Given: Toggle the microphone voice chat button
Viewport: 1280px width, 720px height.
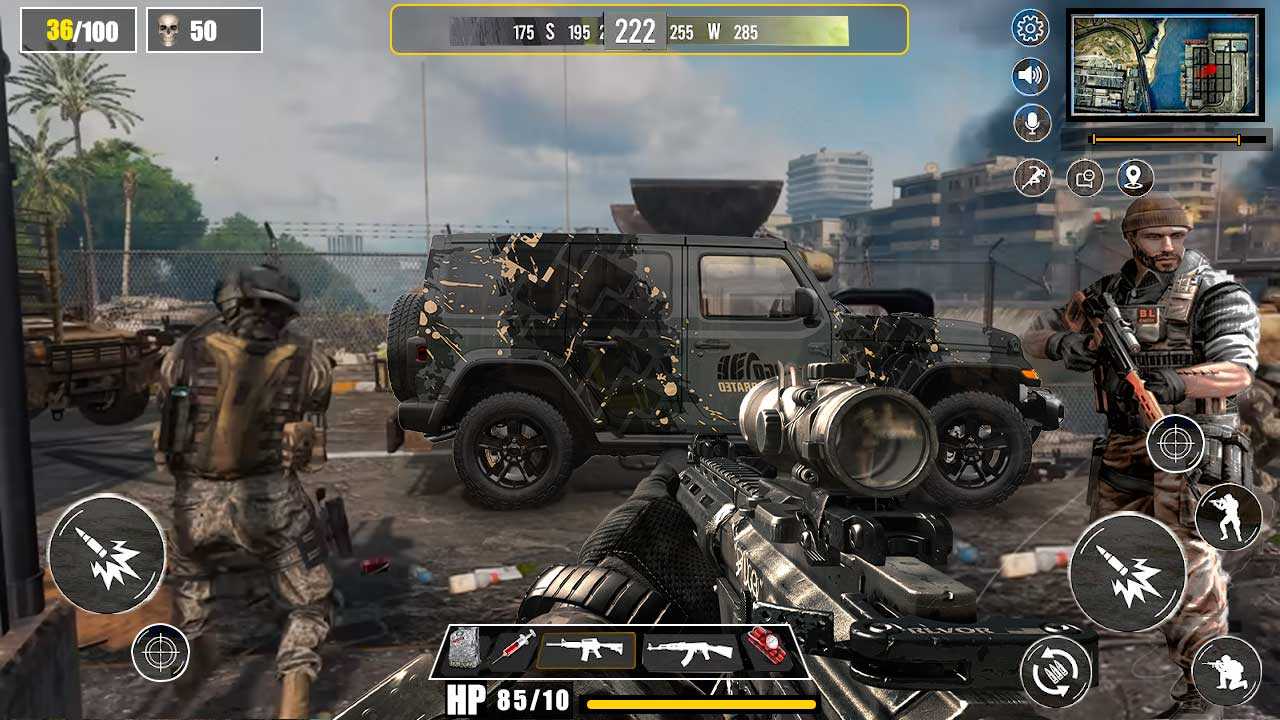Looking at the screenshot, I should 1031,123.
